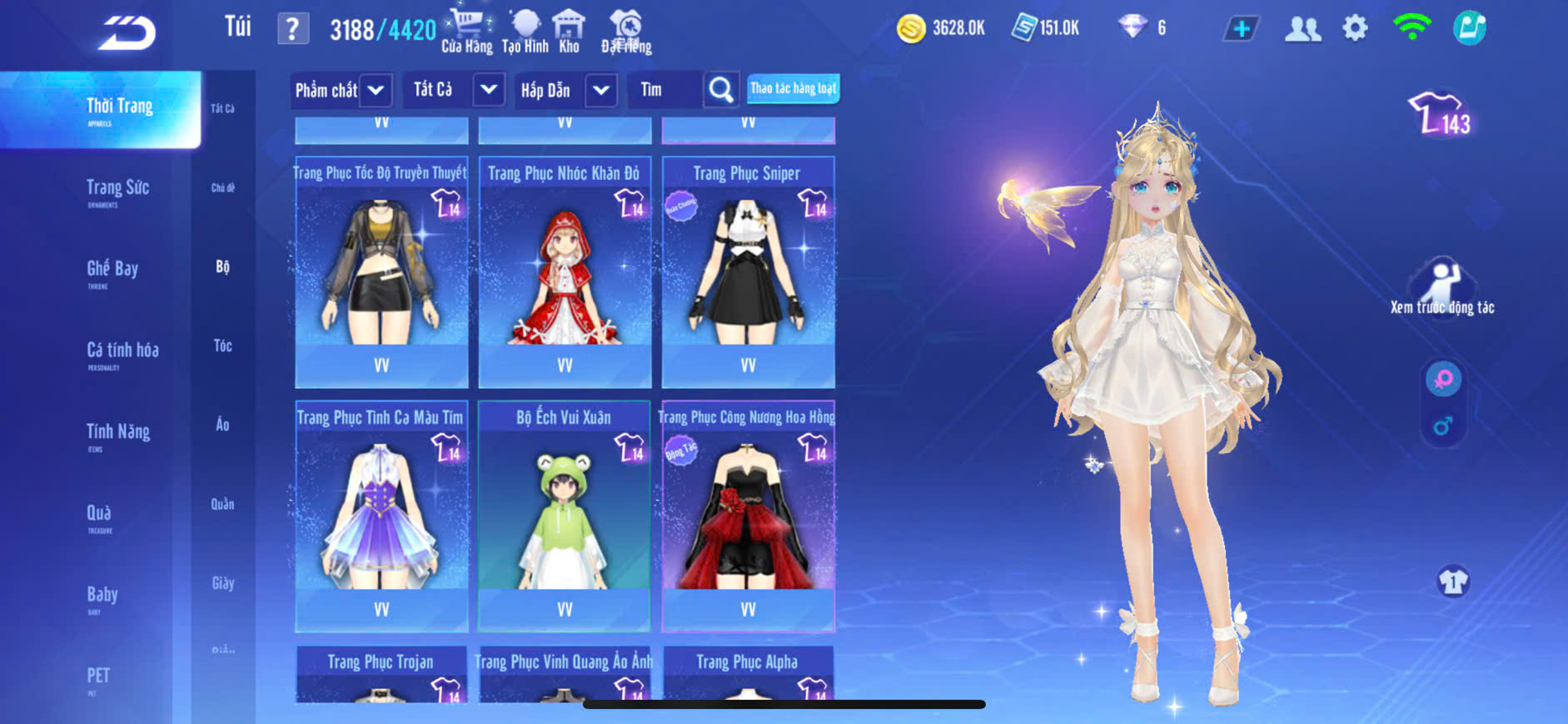Choose the Giày subcategory
Image resolution: width=1568 pixels, height=724 pixels.
click(x=222, y=583)
